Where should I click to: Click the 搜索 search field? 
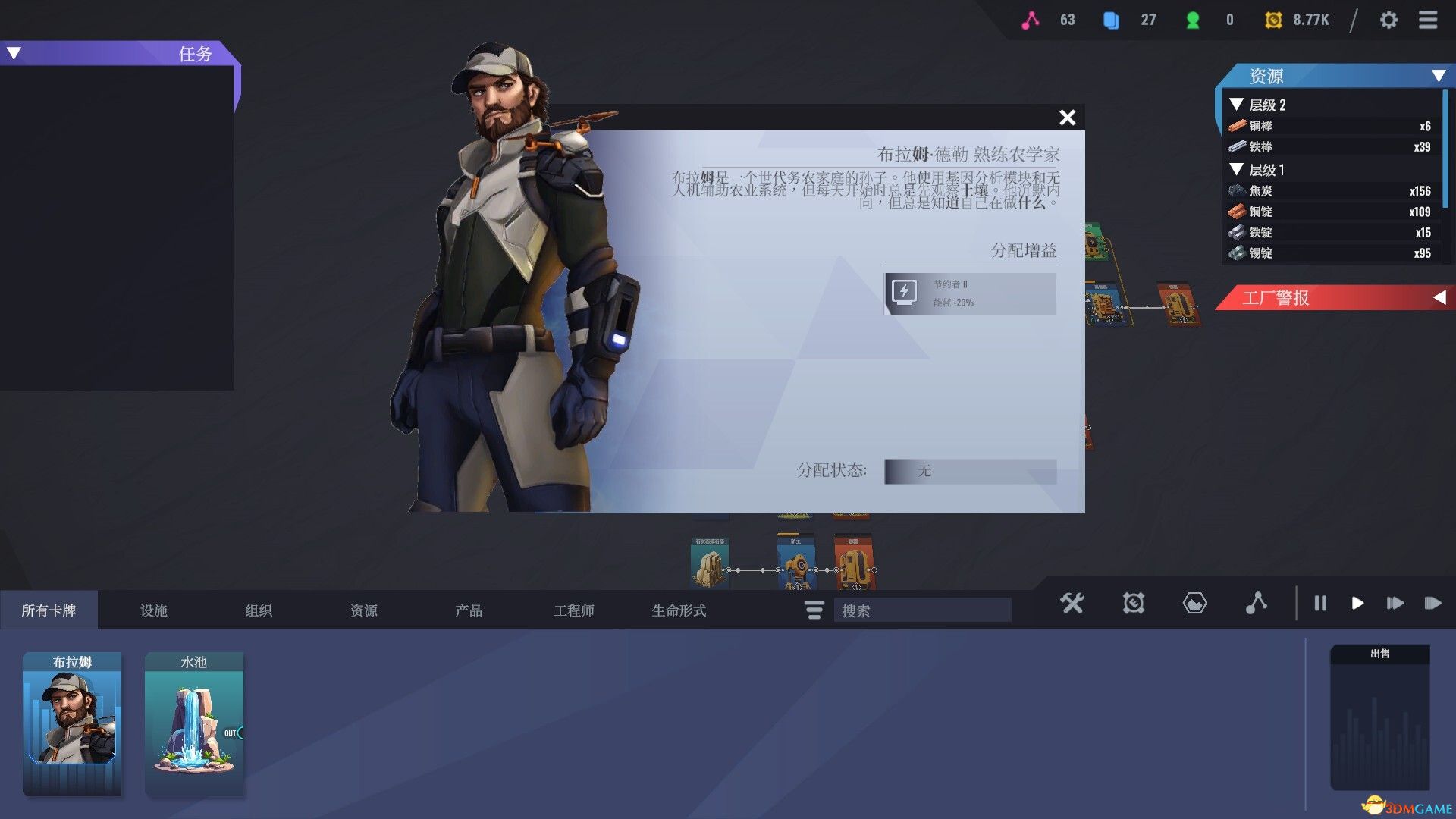tap(922, 610)
